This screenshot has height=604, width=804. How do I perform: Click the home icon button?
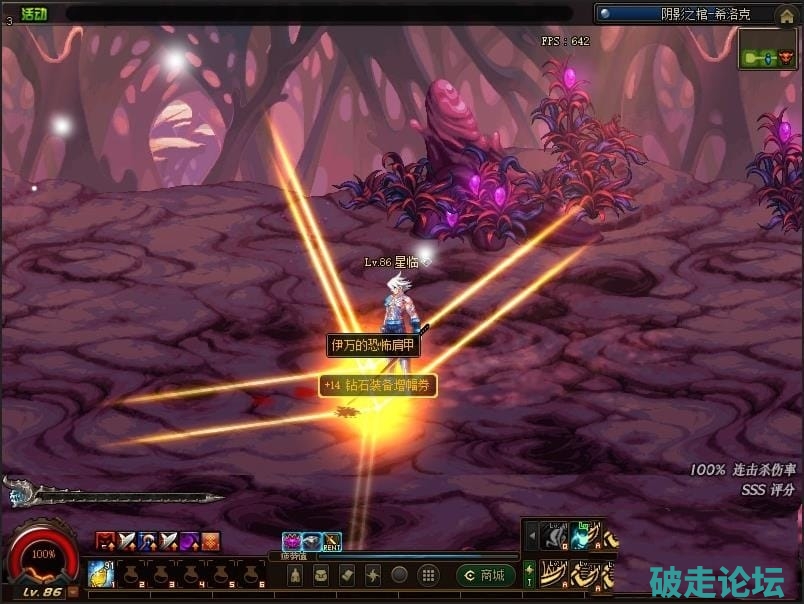[x=787, y=15]
